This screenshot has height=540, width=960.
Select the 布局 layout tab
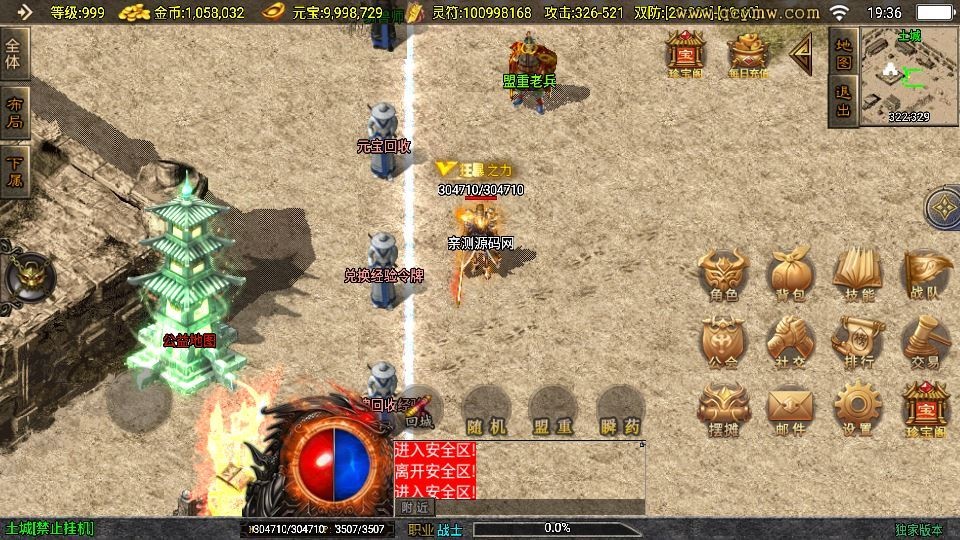pyautogui.click(x=15, y=113)
